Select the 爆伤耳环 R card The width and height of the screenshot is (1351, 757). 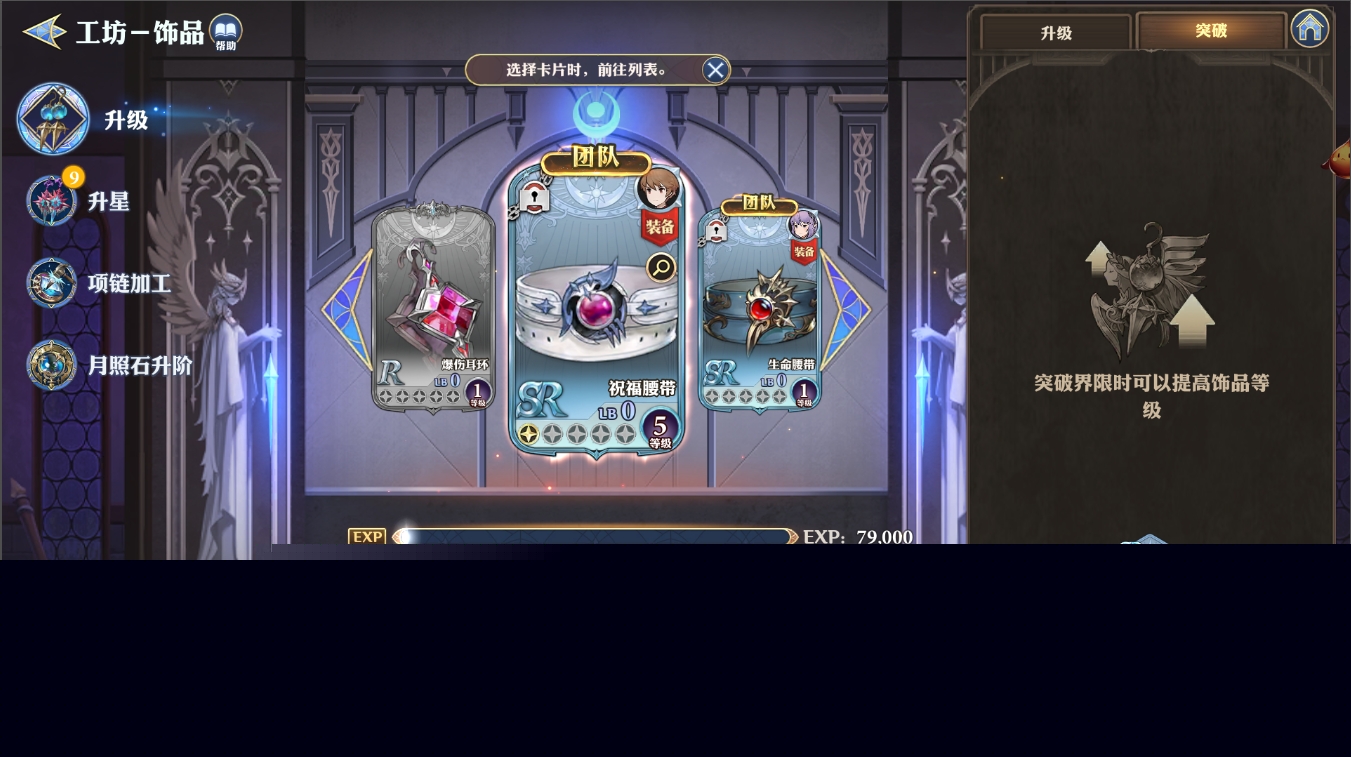(x=433, y=305)
